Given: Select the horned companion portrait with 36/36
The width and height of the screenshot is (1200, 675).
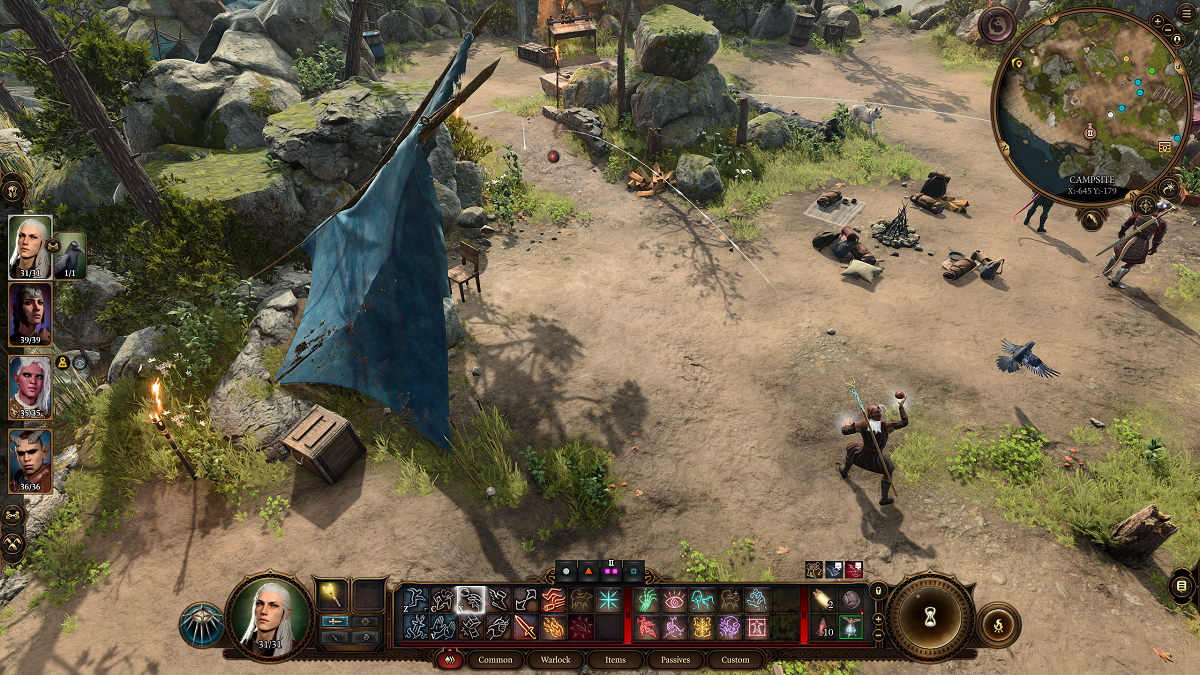Looking at the screenshot, I should point(30,458).
